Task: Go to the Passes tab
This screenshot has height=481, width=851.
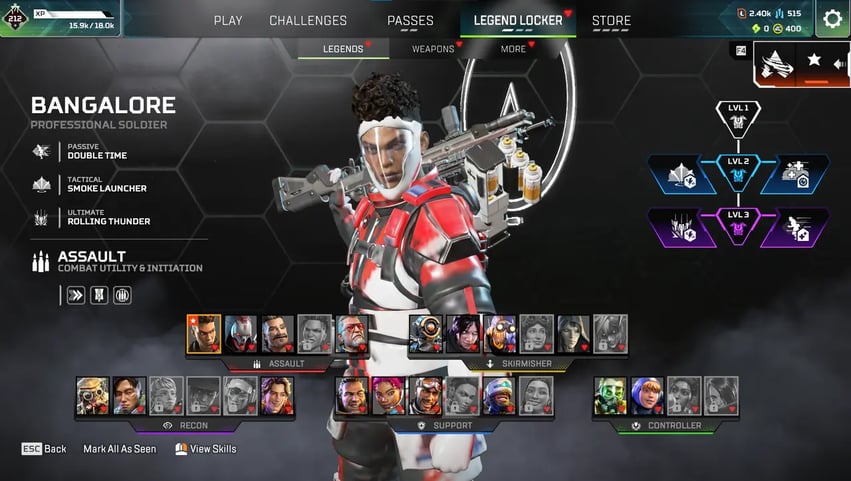Action: (410, 20)
